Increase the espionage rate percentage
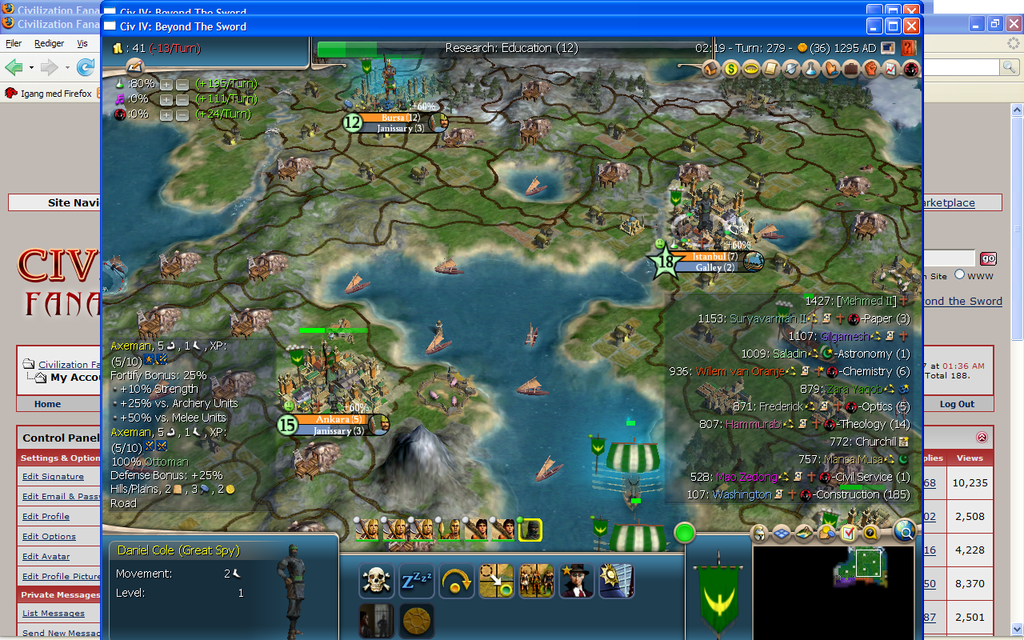Viewport: 1024px width, 640px height. click(x=166, y=114)
